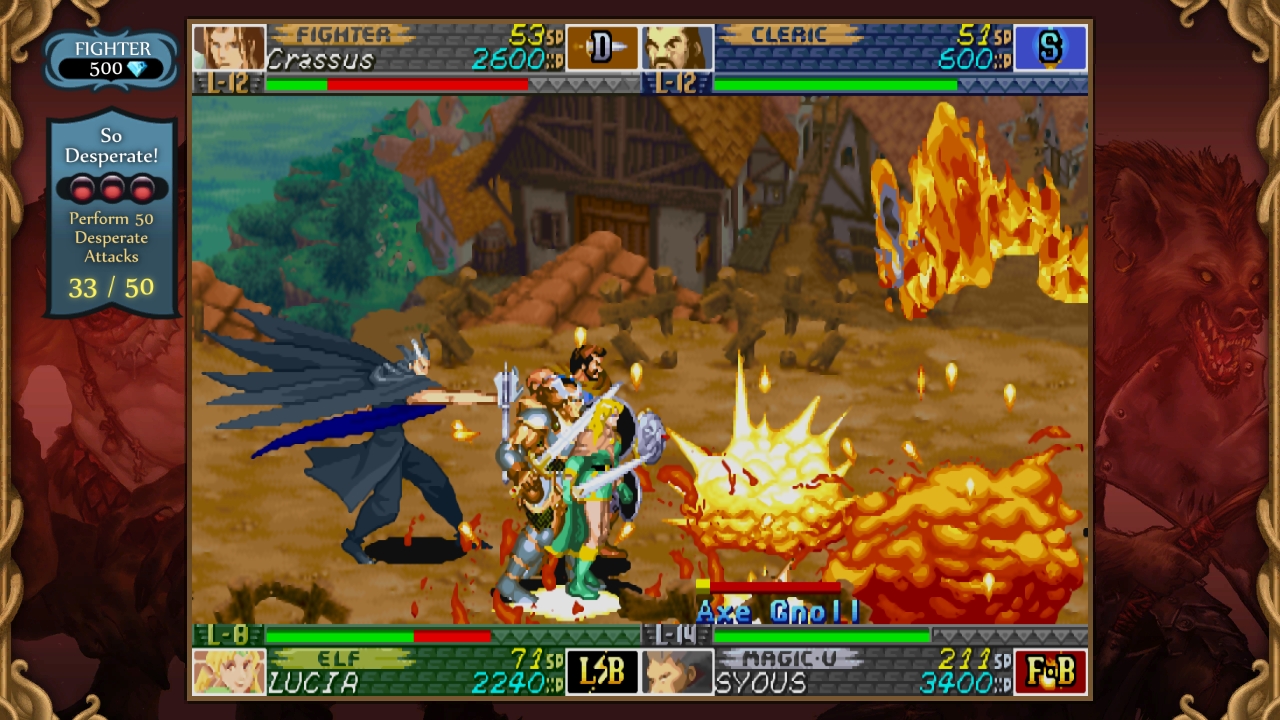The width and height of the screenshot is (1280, 720).
Task: Click Syous's Magic-User portrait
Action: 675,674
